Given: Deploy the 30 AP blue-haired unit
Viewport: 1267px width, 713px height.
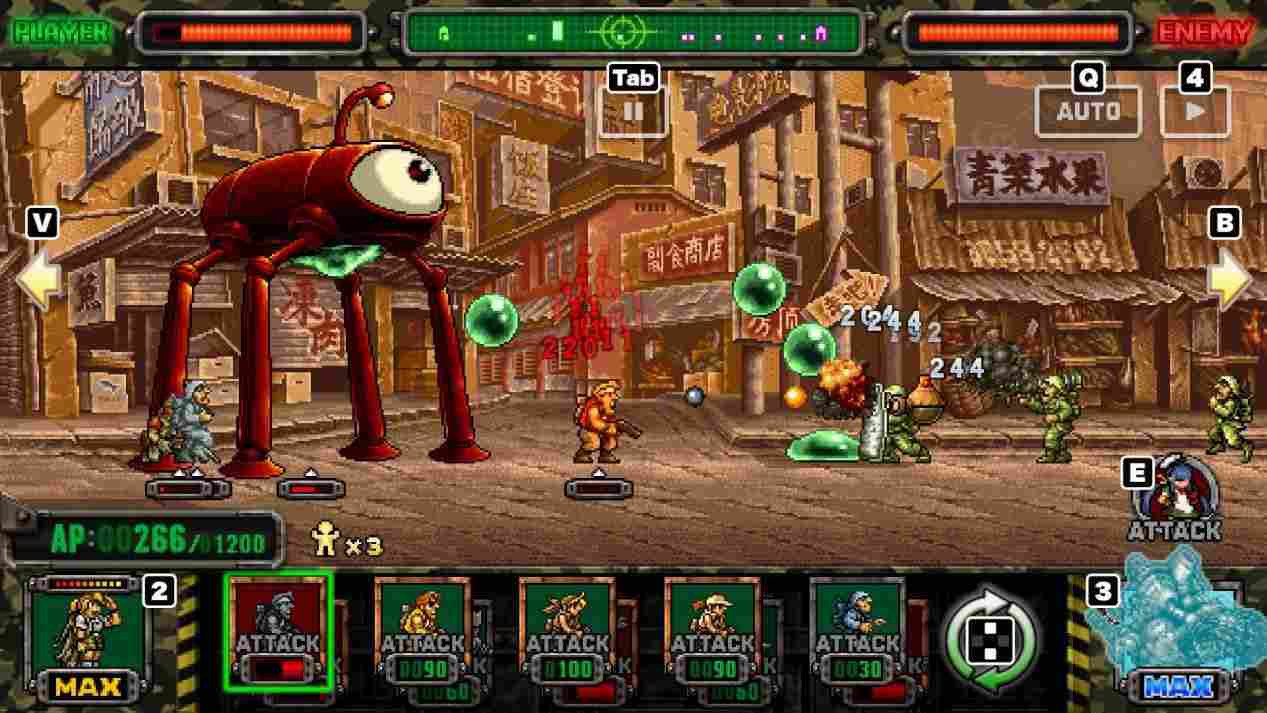Looking at the screenshot, I should click(x=857, y=631).
